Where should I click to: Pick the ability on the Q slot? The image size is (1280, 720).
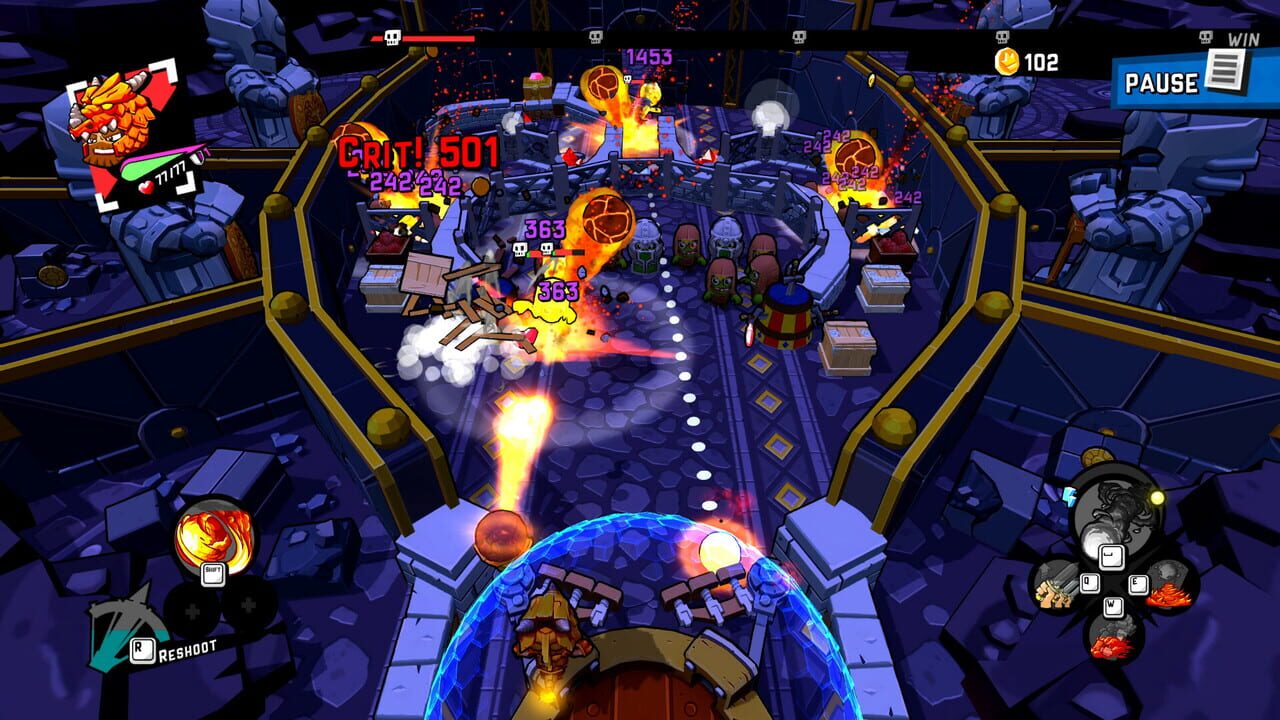[x=1057, y=587]
